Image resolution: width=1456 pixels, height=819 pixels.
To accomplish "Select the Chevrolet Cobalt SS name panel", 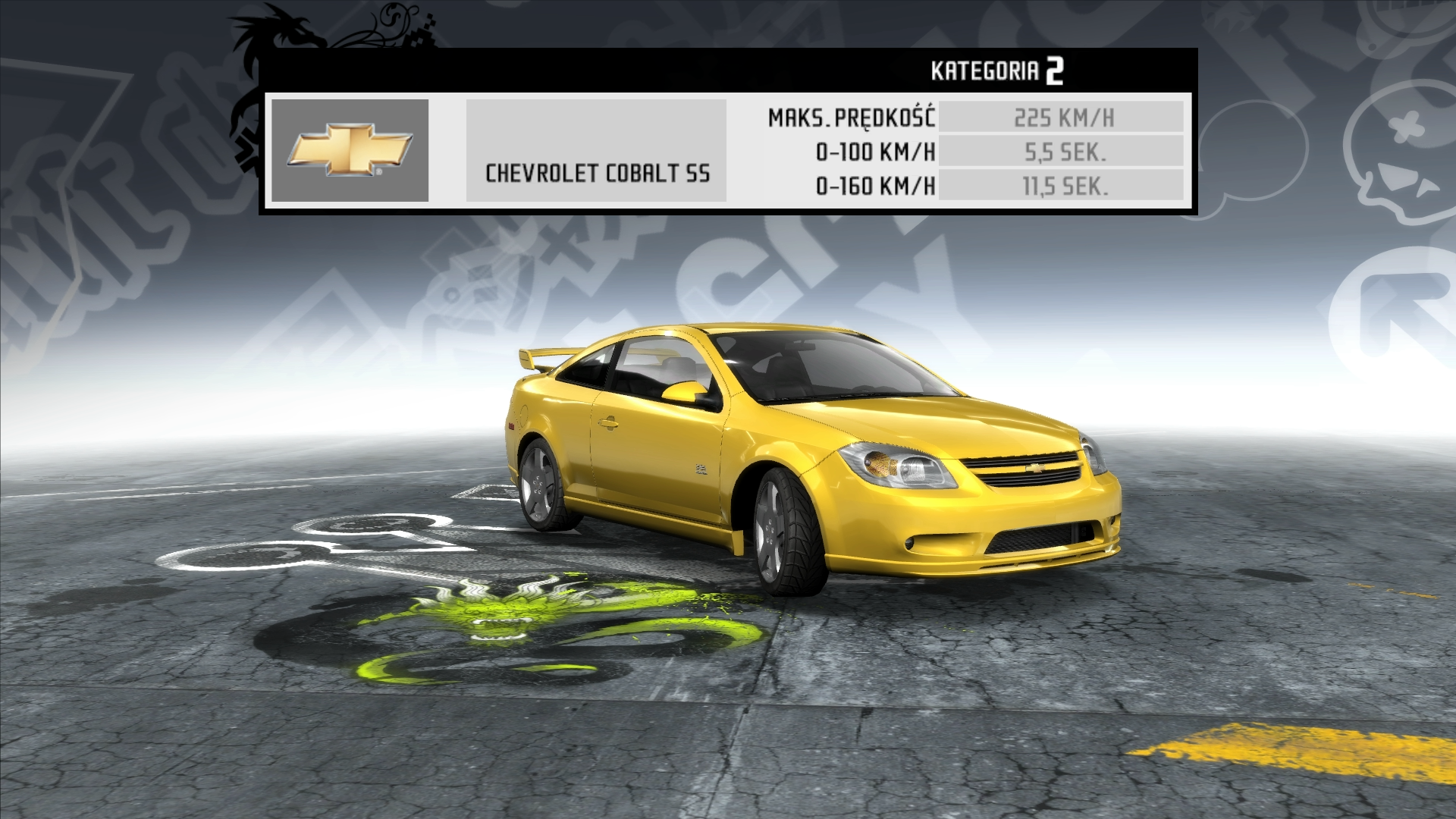I will point(596,151).
